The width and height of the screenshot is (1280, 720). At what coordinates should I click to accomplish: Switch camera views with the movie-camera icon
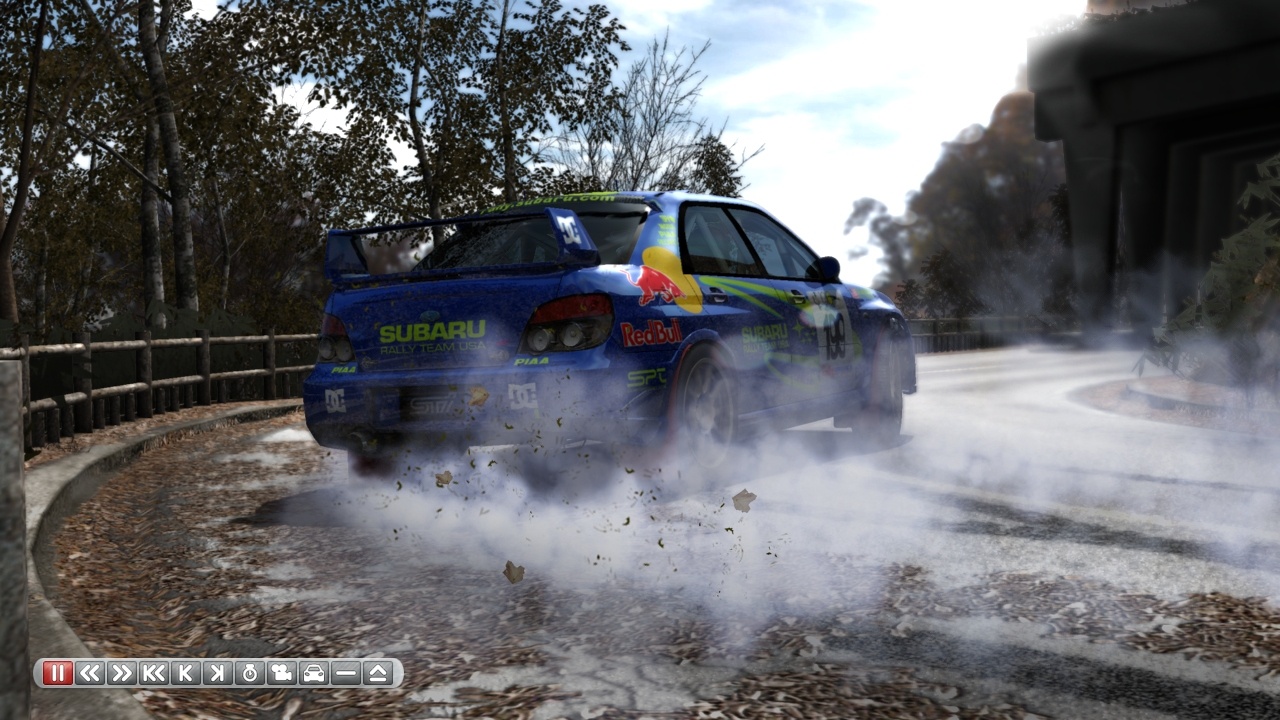(280, 674)
